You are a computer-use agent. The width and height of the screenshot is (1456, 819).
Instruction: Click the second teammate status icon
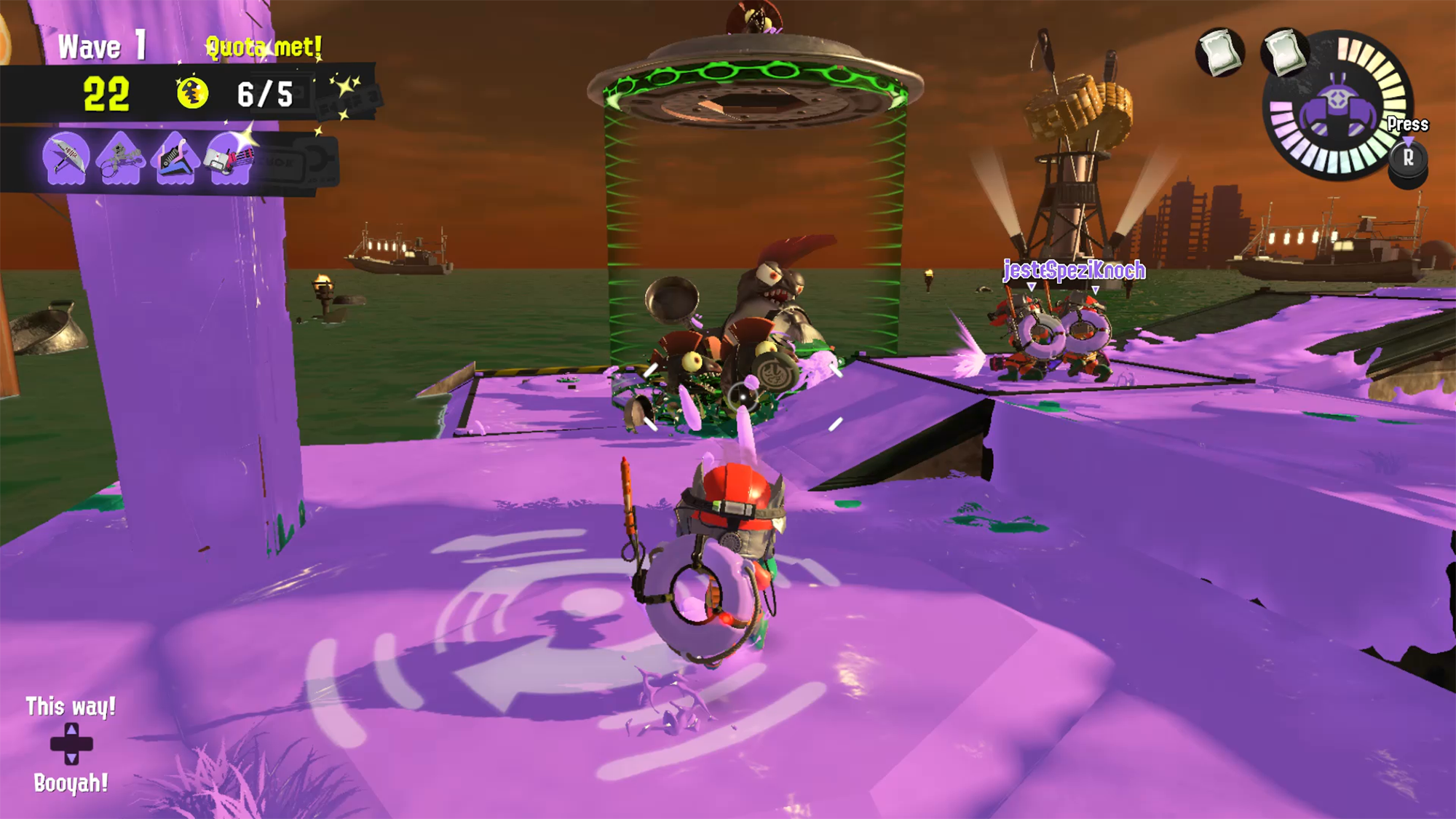(x=1283, y=52)
